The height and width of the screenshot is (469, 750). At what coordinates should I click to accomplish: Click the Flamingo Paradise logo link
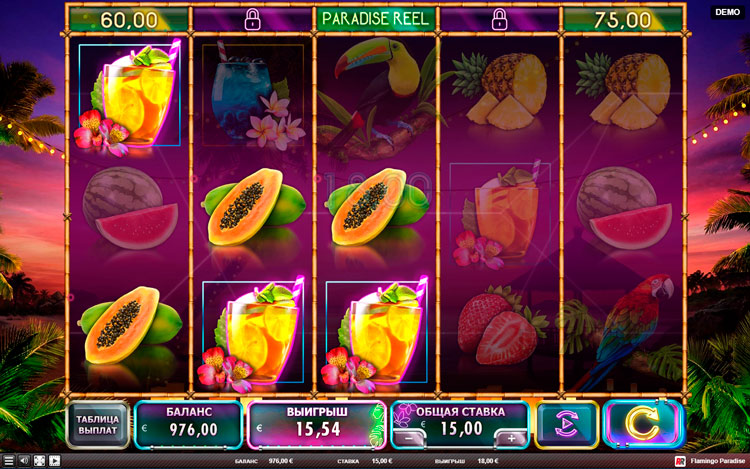pos(710,461)
